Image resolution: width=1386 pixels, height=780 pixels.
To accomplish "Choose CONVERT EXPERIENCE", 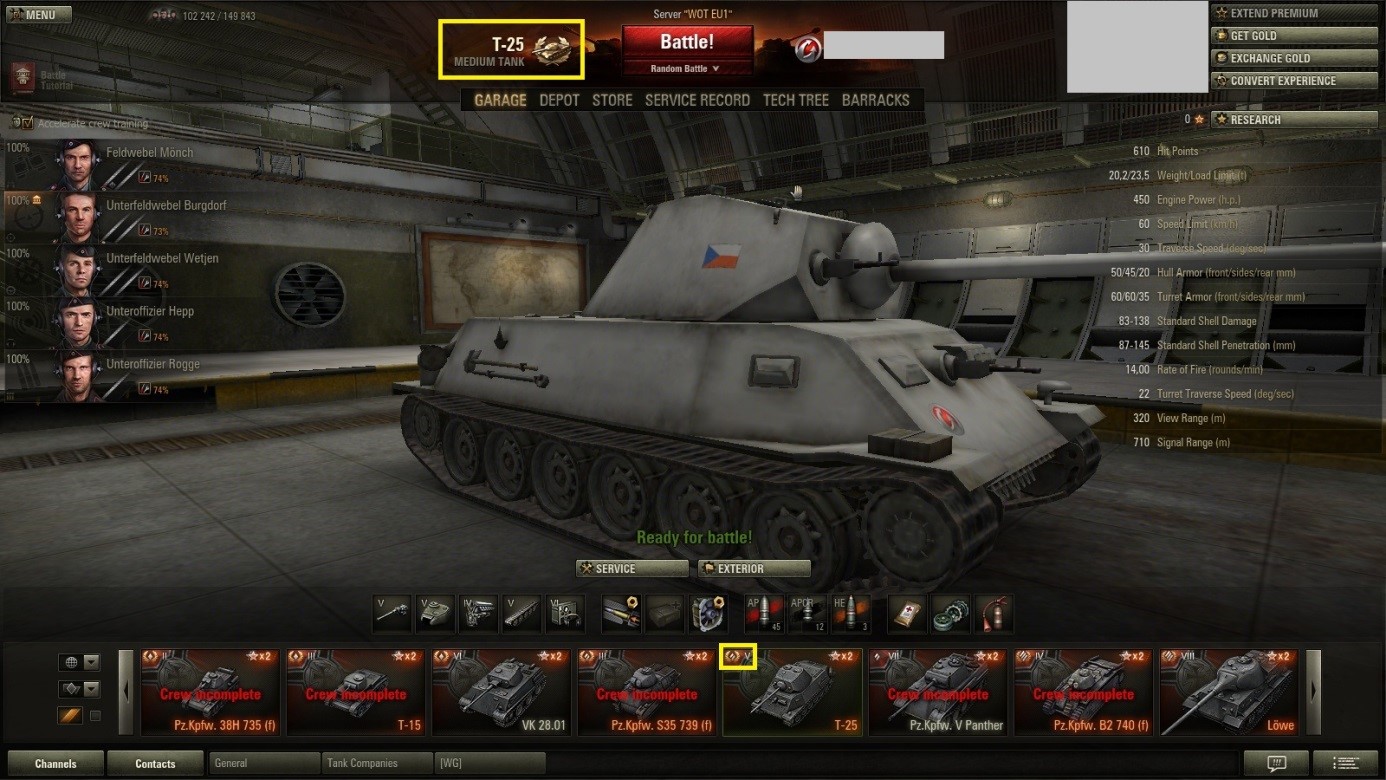I will [1278, 81].
